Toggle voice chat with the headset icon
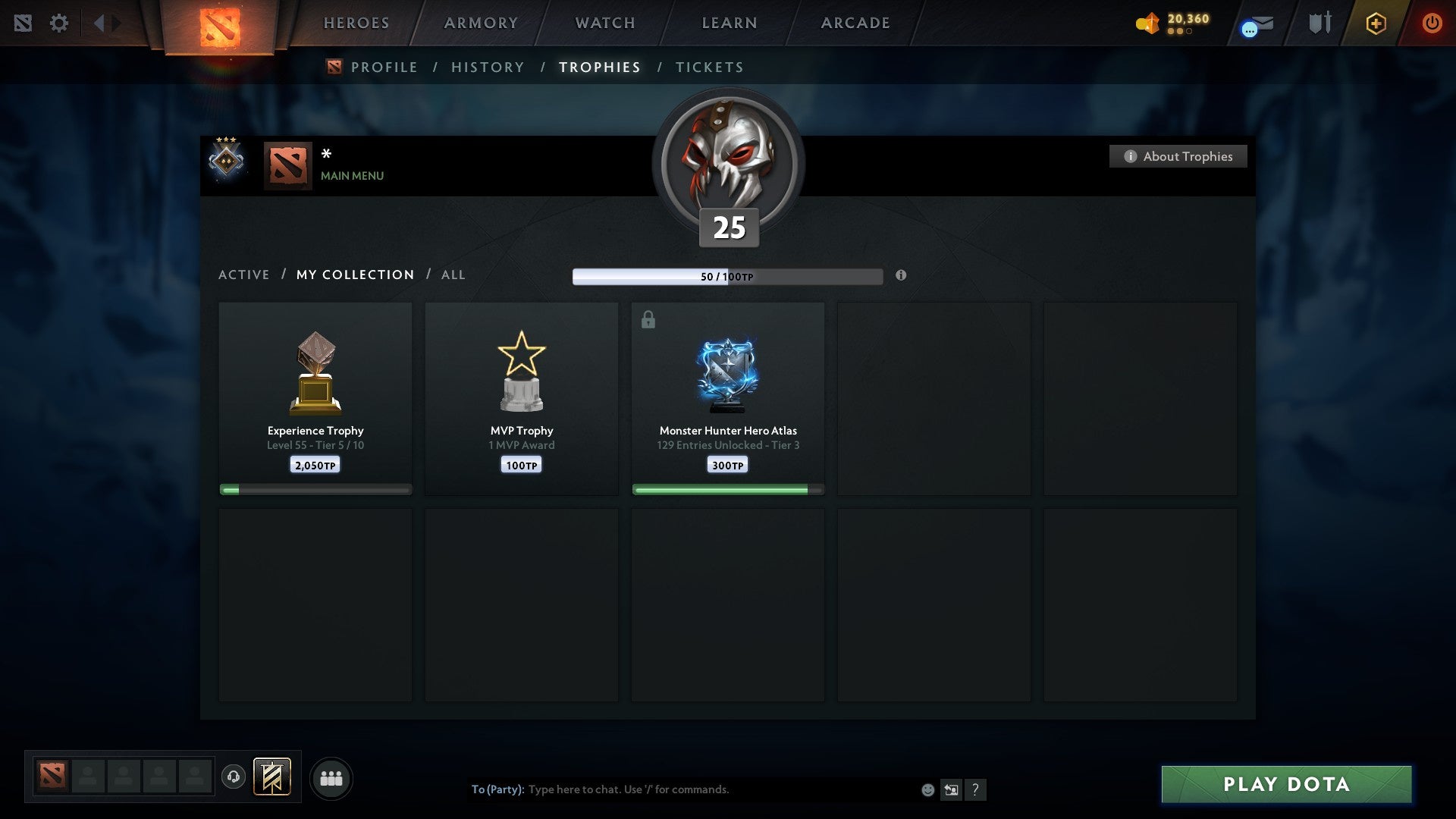Screen dimensions: 1456x819 pyautogui.click(x=234, y=777)
